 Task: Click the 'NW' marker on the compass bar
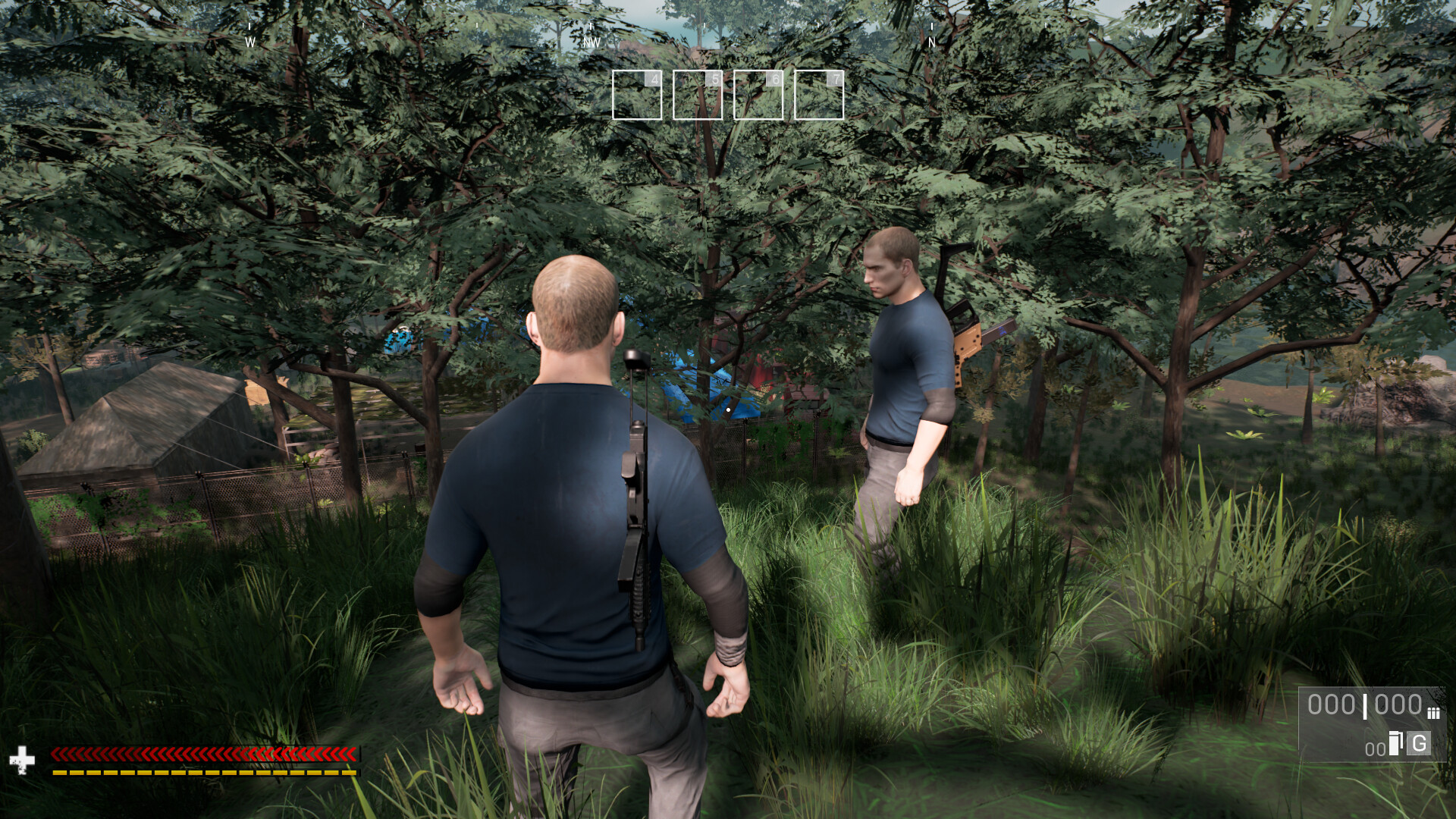(591, 42)
